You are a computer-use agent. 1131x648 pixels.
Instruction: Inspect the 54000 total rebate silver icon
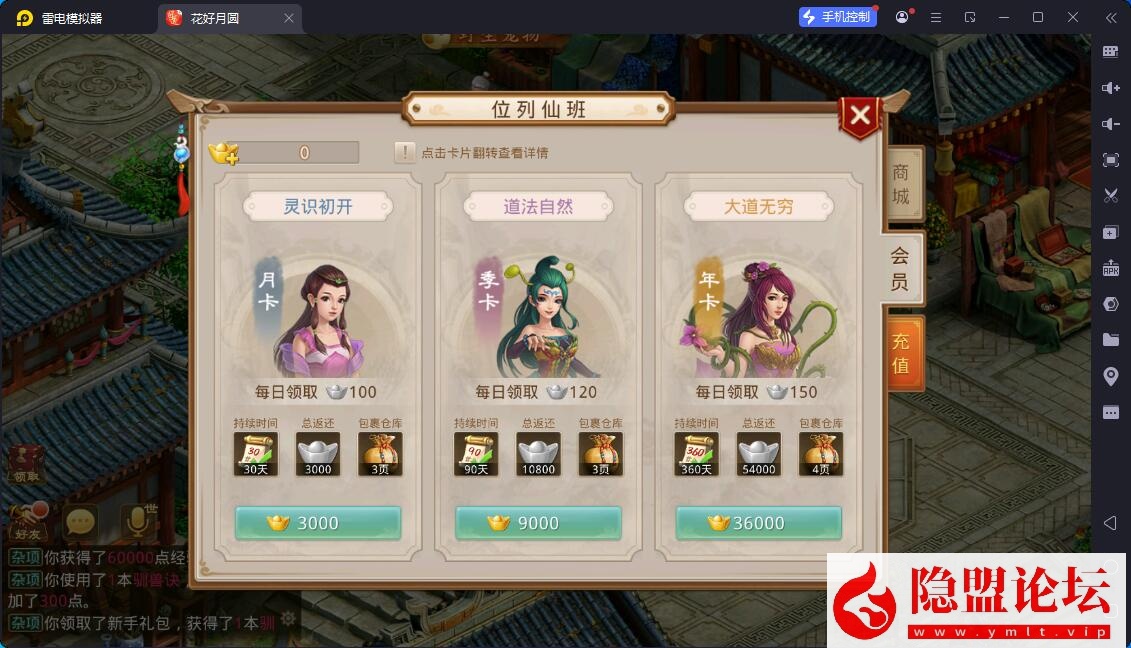758,454
